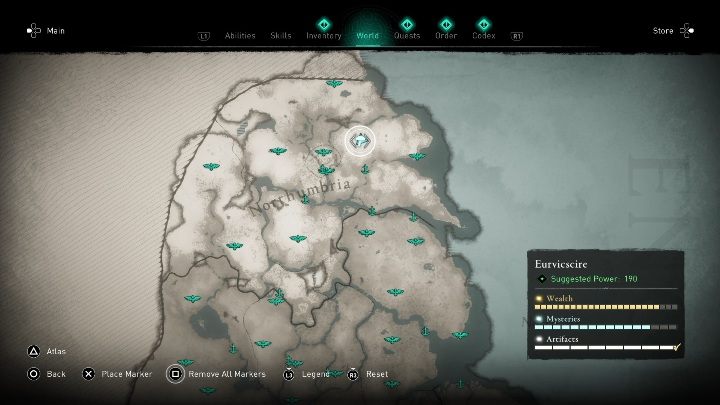This screenshot has height=405, width=720.
Task: Show the map Legend
Action: click(x=308, y=374)
